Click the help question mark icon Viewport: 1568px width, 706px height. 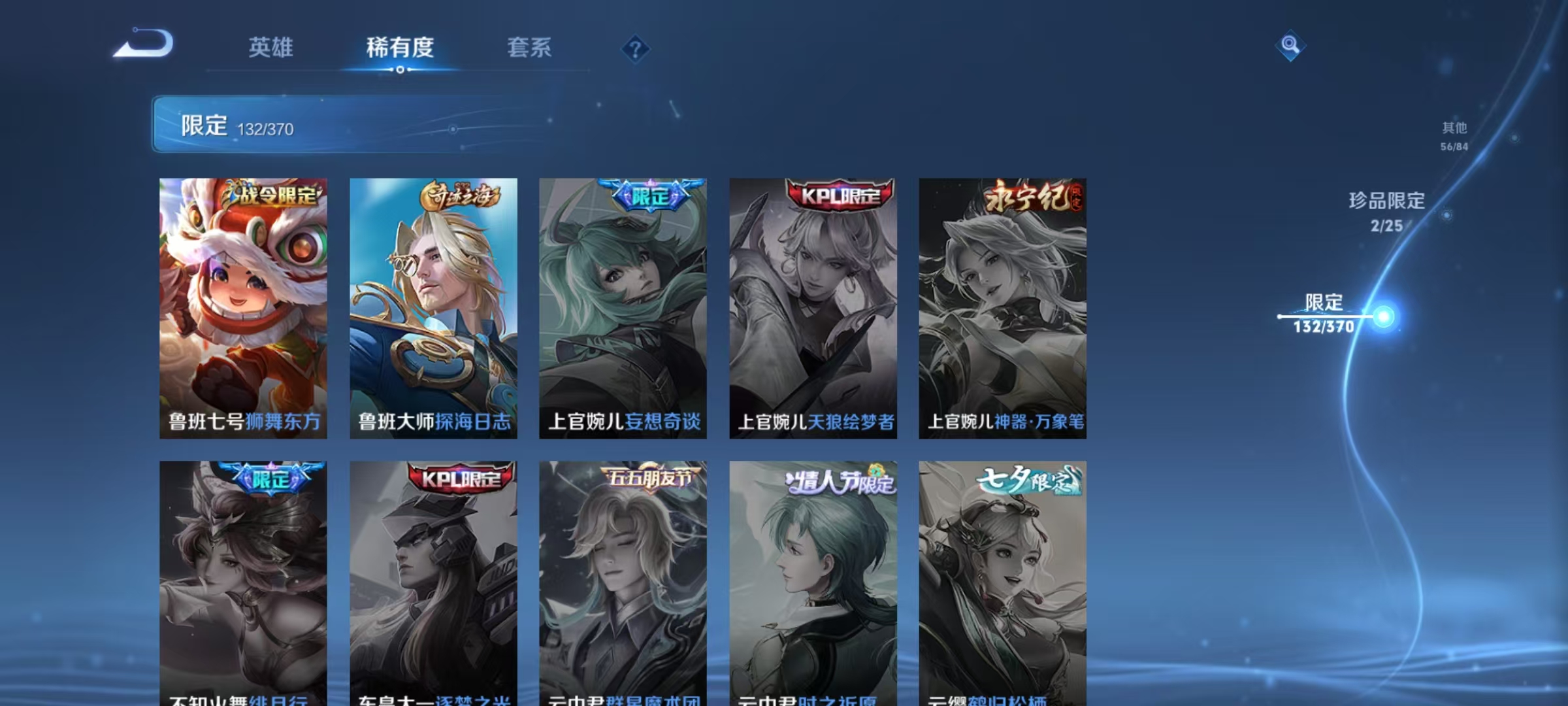pos(635,49)
